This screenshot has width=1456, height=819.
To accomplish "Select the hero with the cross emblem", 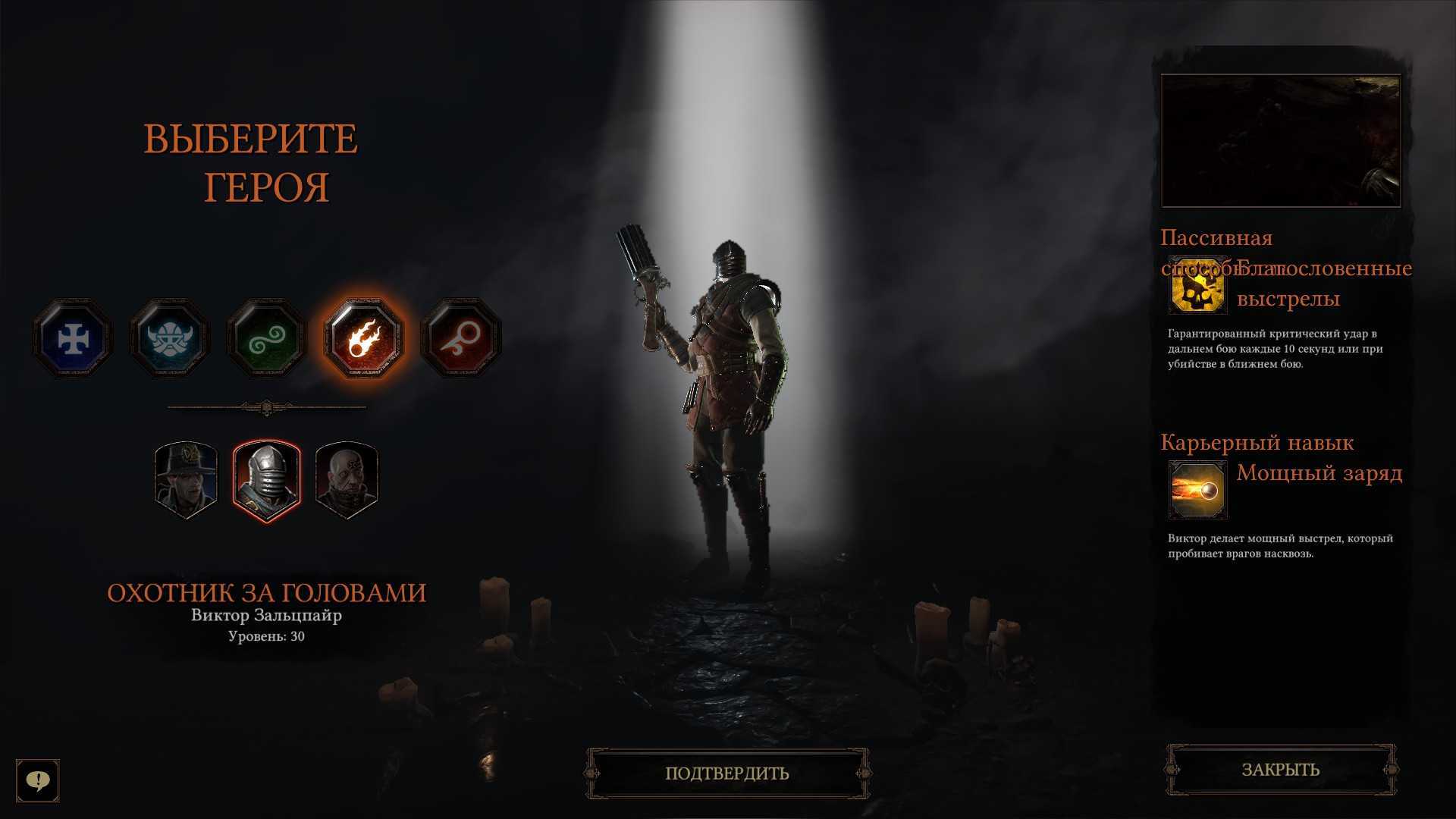I will [73, 338].
